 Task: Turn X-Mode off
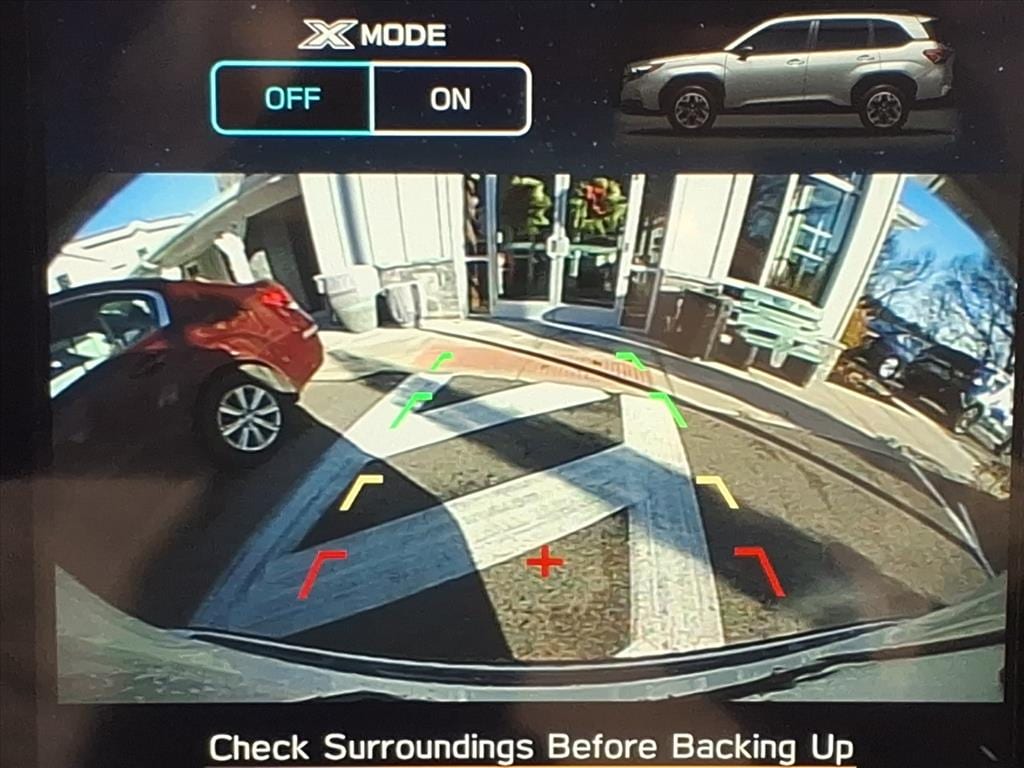click(x=292, y=98)
